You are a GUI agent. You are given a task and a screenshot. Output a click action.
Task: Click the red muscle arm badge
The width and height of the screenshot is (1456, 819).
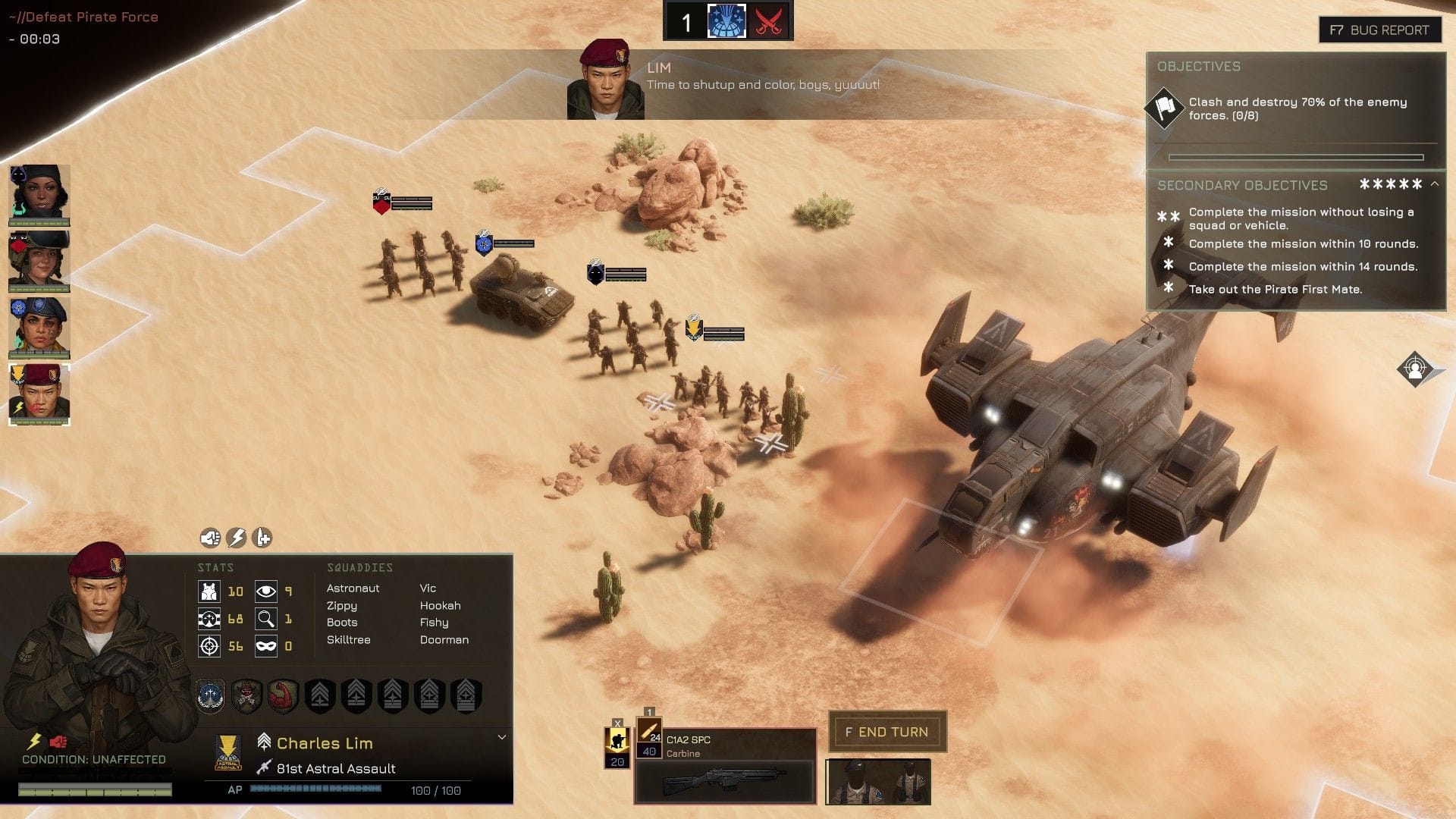pos(282,694)
